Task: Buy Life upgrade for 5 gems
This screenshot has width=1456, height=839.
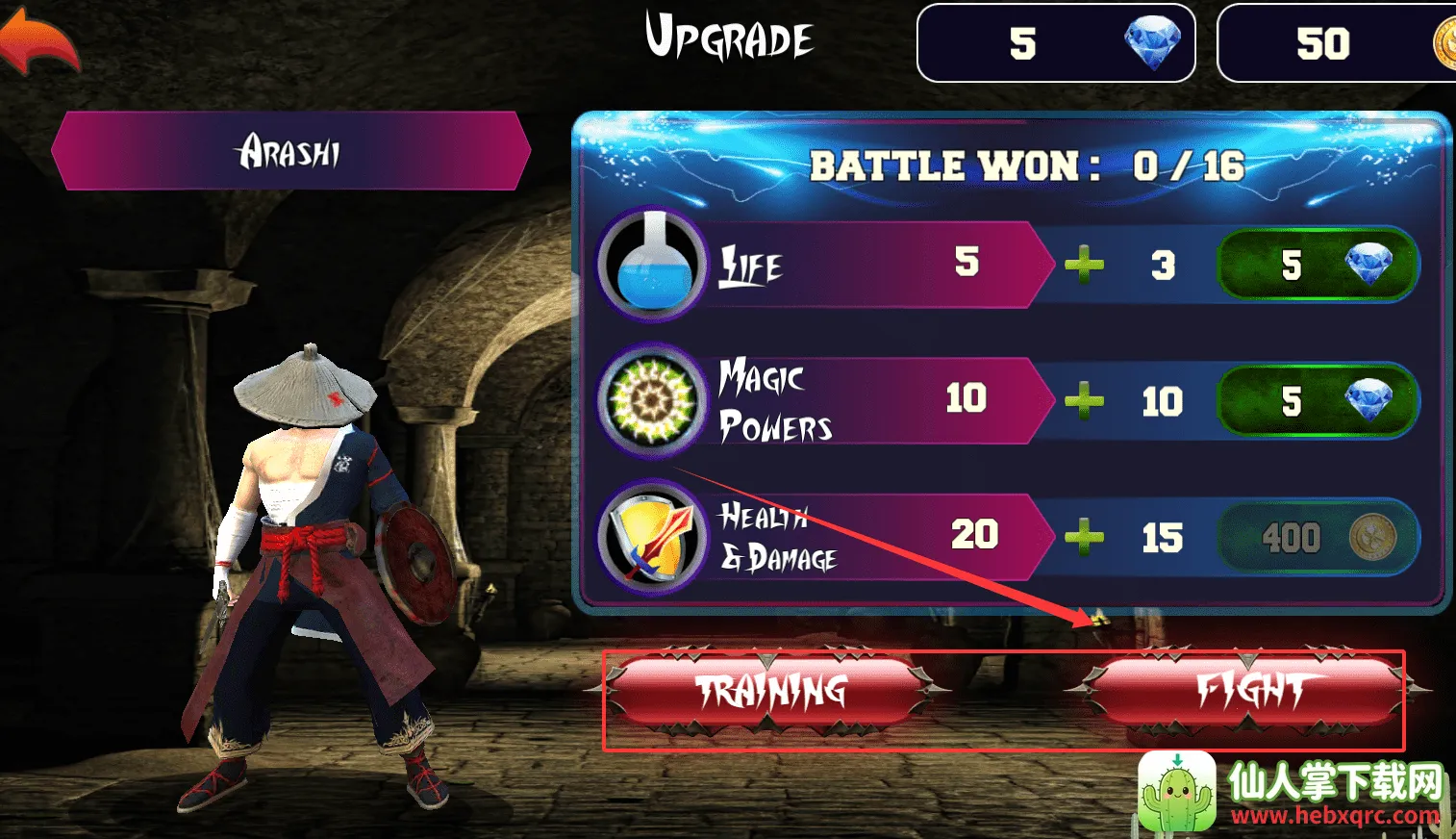Action: coord(1318,264)
